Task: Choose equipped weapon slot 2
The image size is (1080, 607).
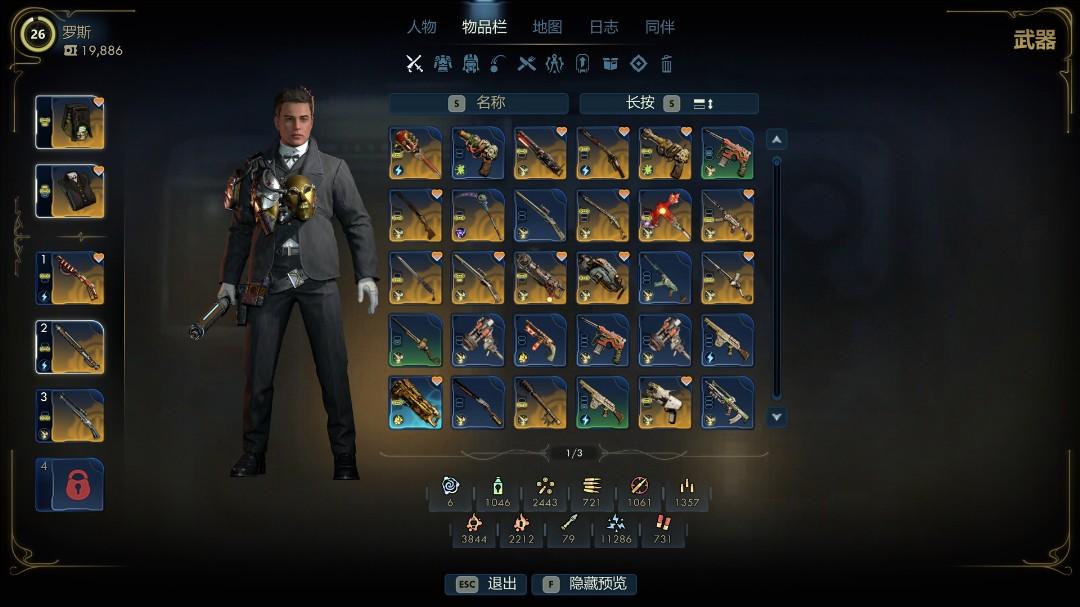Action: 70,347
